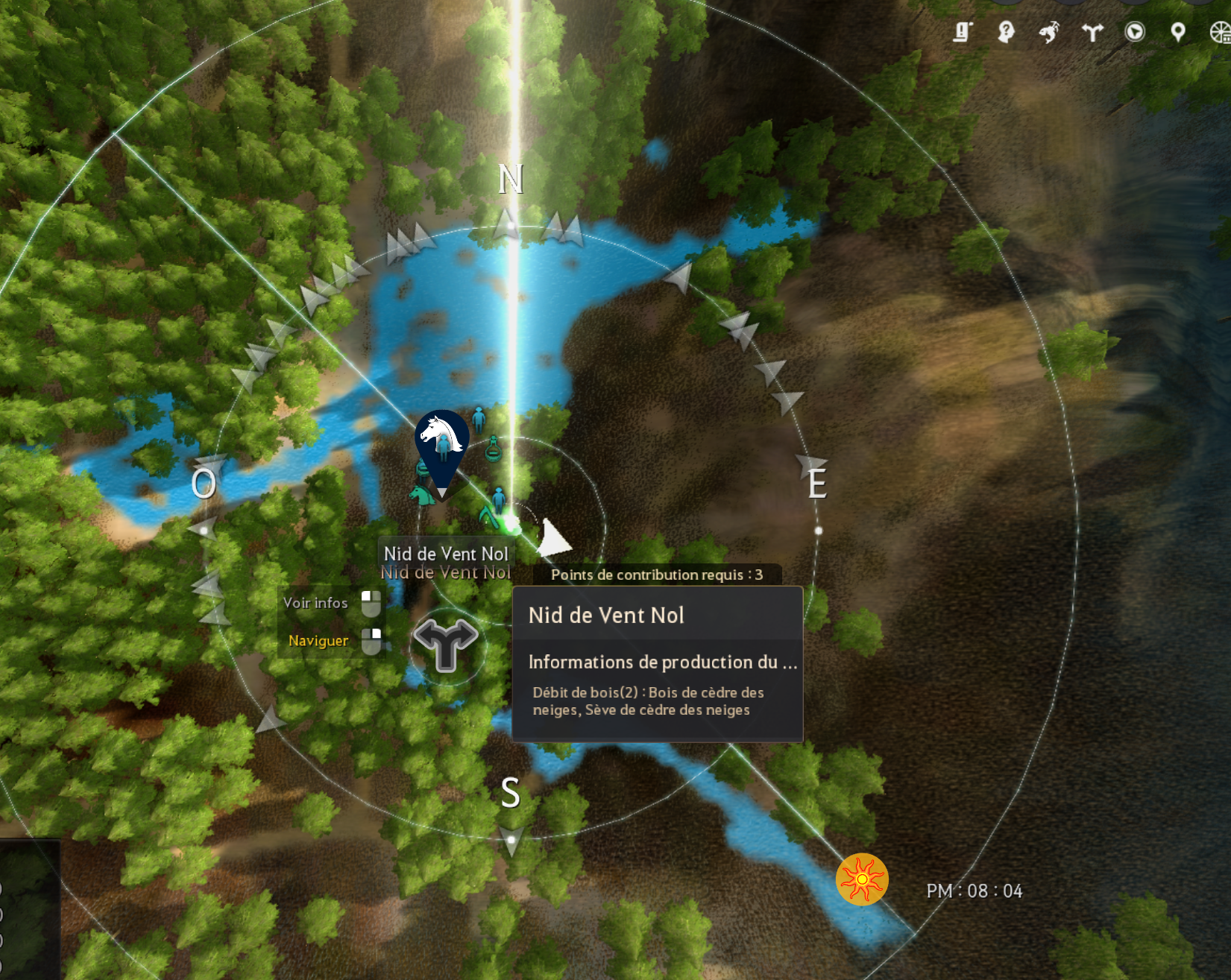The width and height of the screenshot is (1231, 980).
Task: Click the circled cursor arrow toolbar icon
Action: [1135, 32]
